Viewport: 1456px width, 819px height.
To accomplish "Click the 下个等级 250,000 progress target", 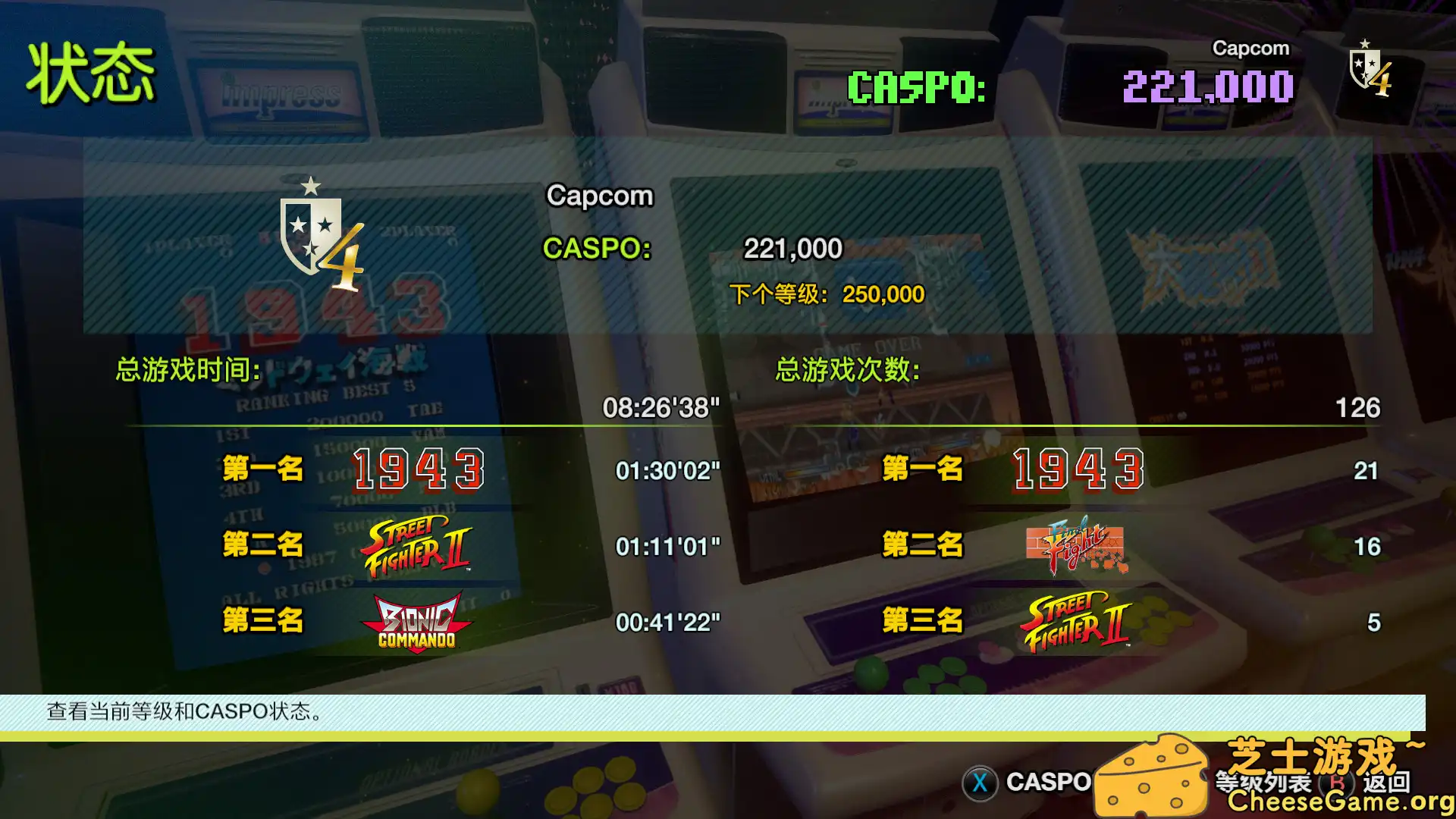I will click(827, 294).
